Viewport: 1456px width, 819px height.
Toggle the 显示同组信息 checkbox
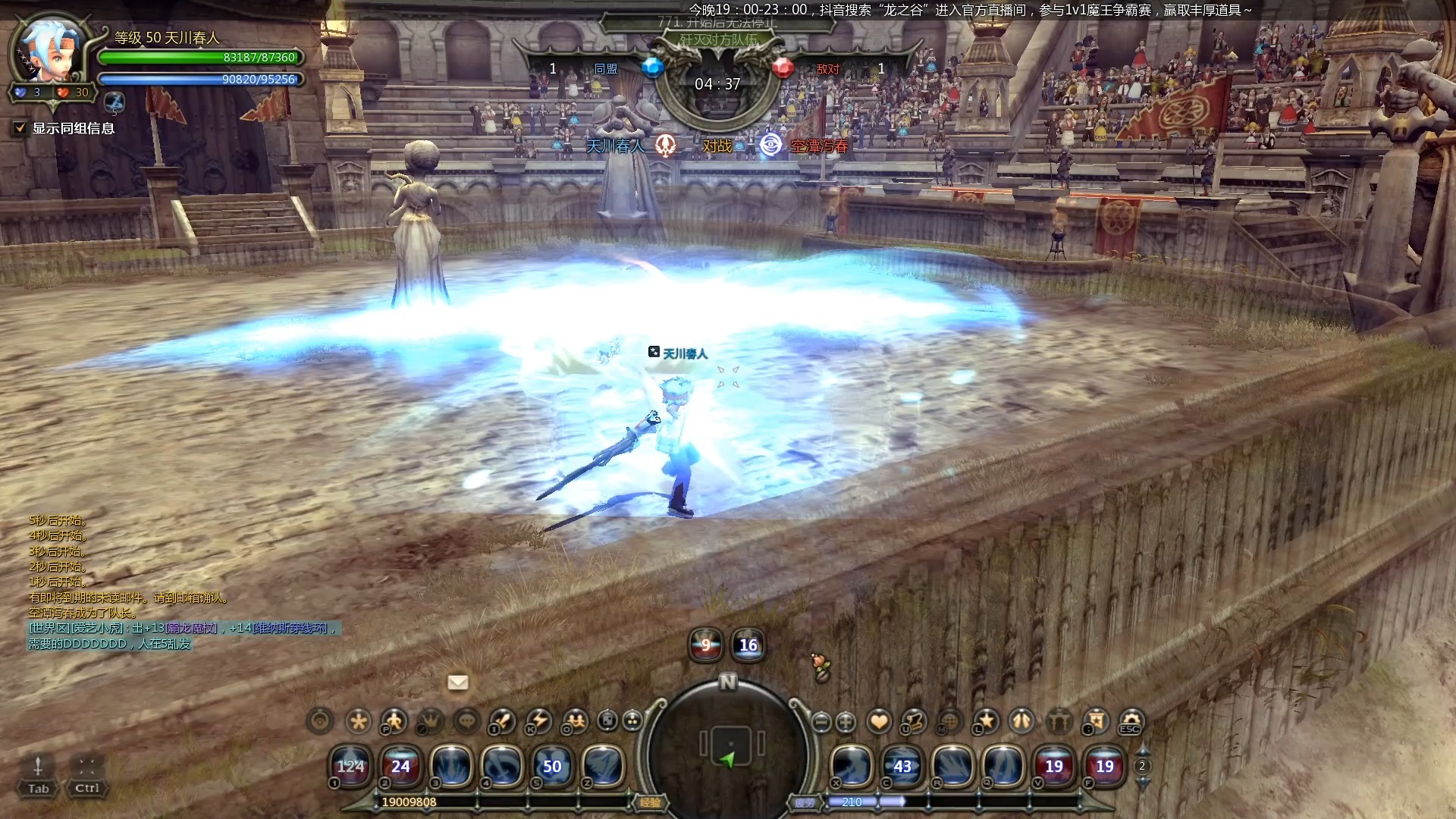click(x=20, y=129)
